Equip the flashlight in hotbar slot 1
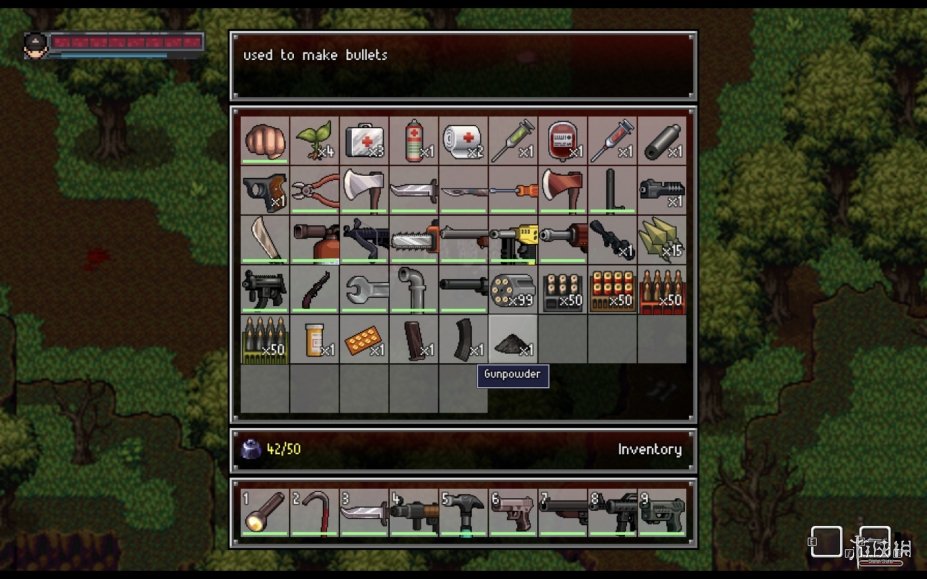 [265, 511]
